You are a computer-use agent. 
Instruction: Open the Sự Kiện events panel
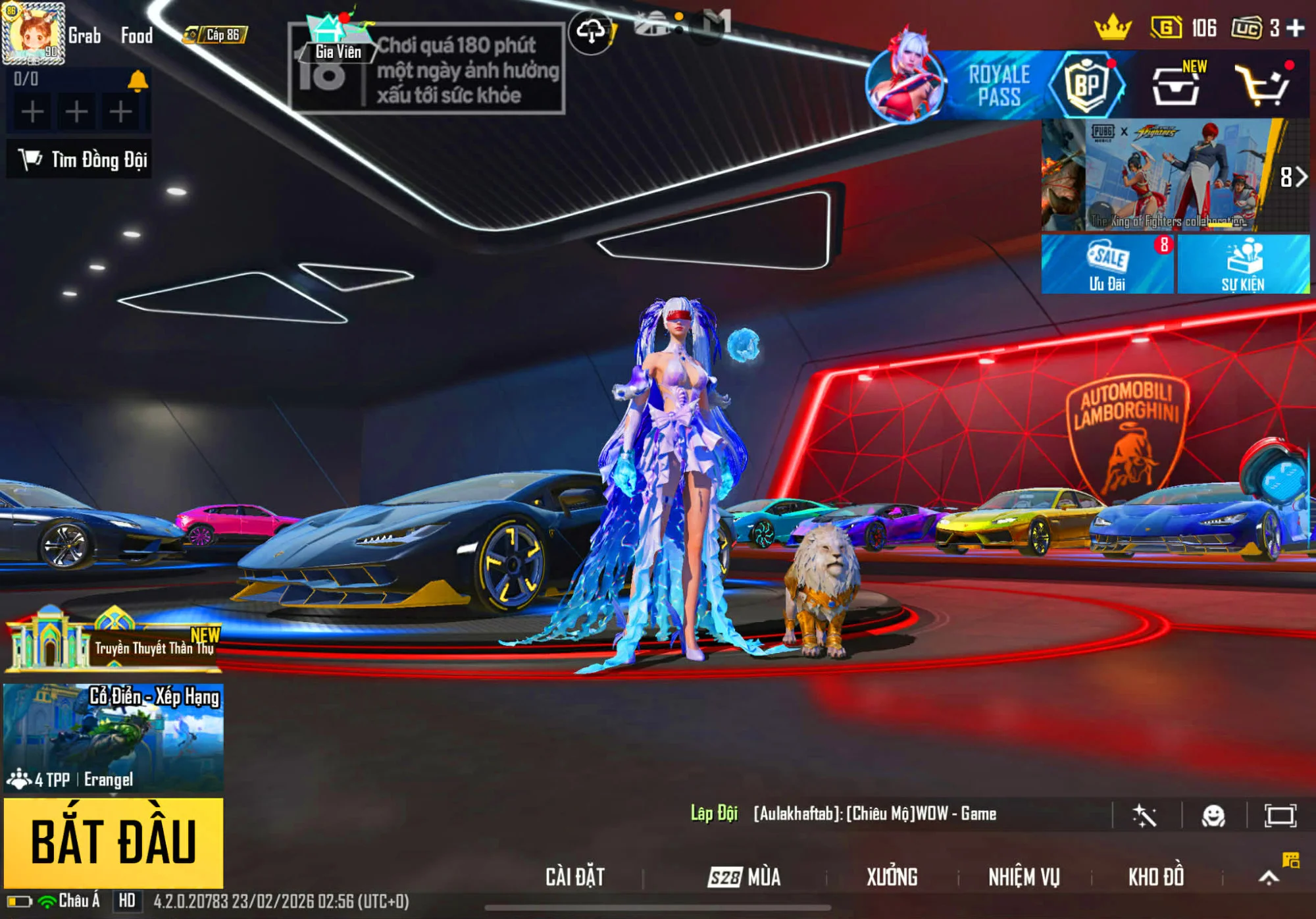[1243, 265]
